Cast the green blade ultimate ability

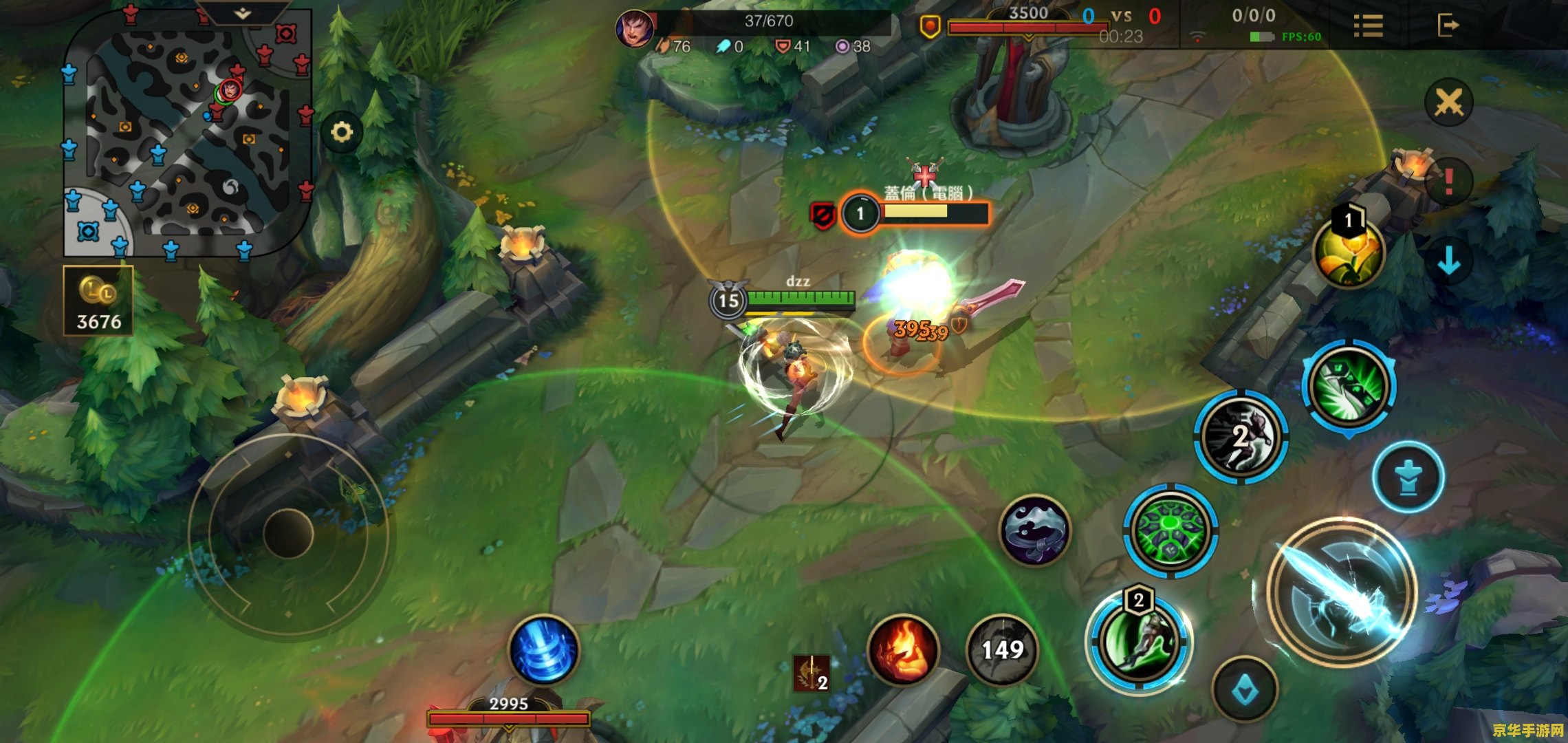[x=1349, y=387]
